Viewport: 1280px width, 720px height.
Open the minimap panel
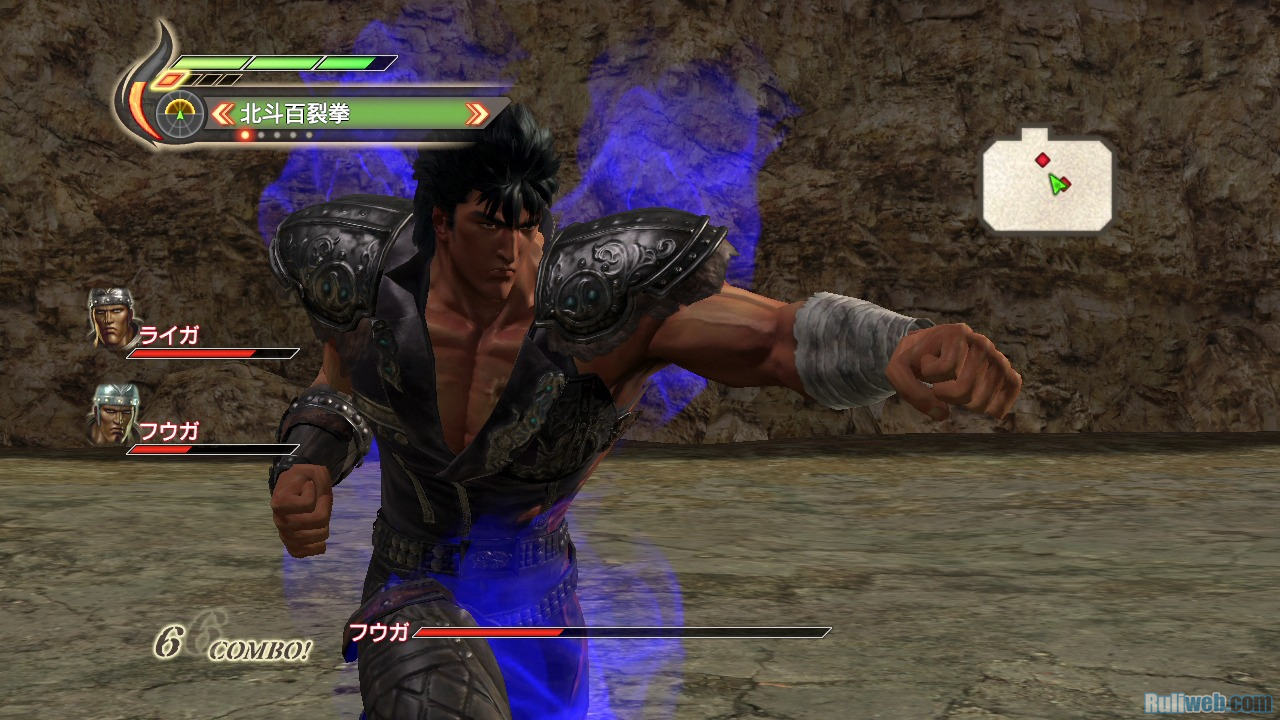click(1047, 183)
